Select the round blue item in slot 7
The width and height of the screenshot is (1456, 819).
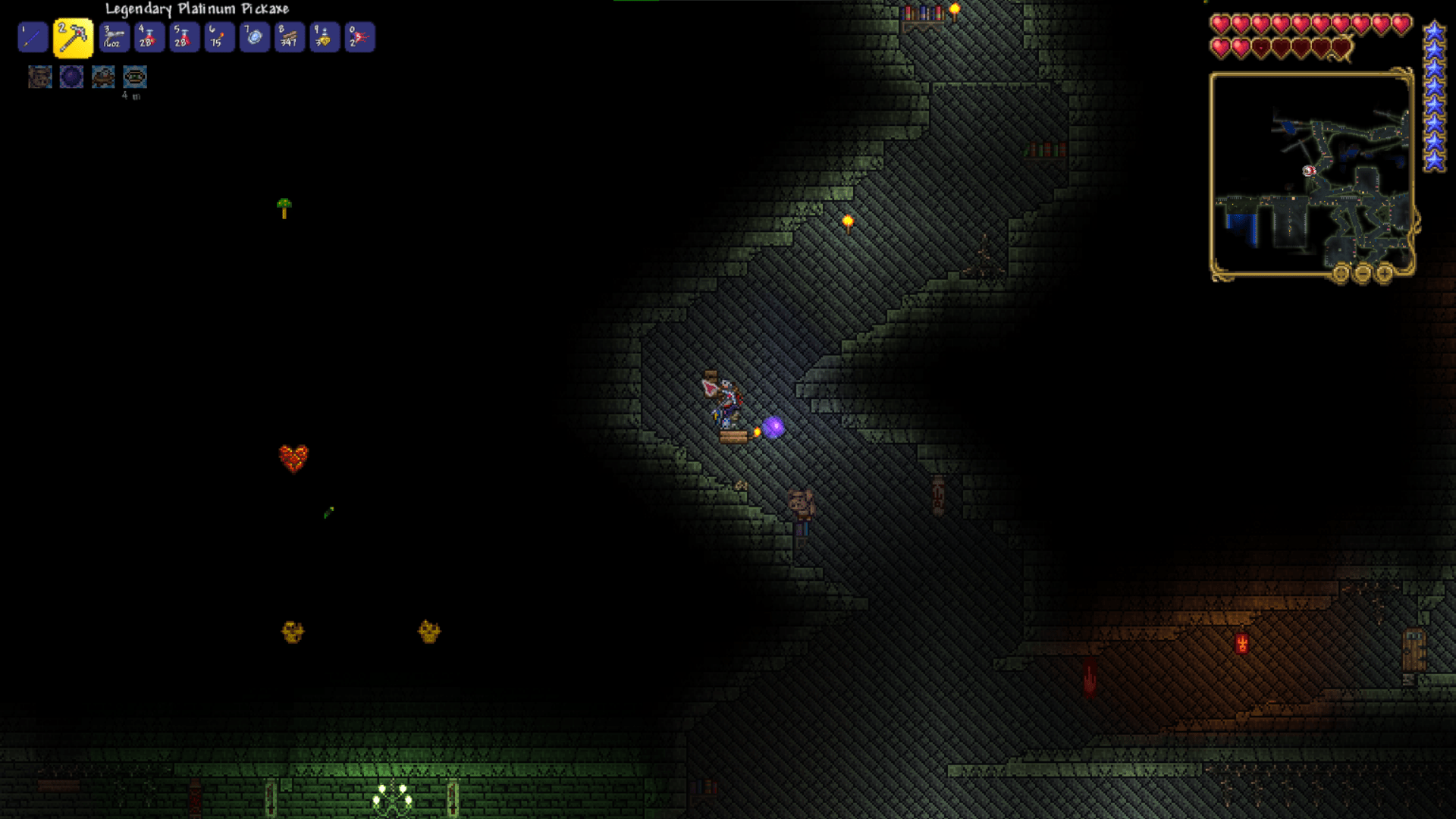(254, 37)
